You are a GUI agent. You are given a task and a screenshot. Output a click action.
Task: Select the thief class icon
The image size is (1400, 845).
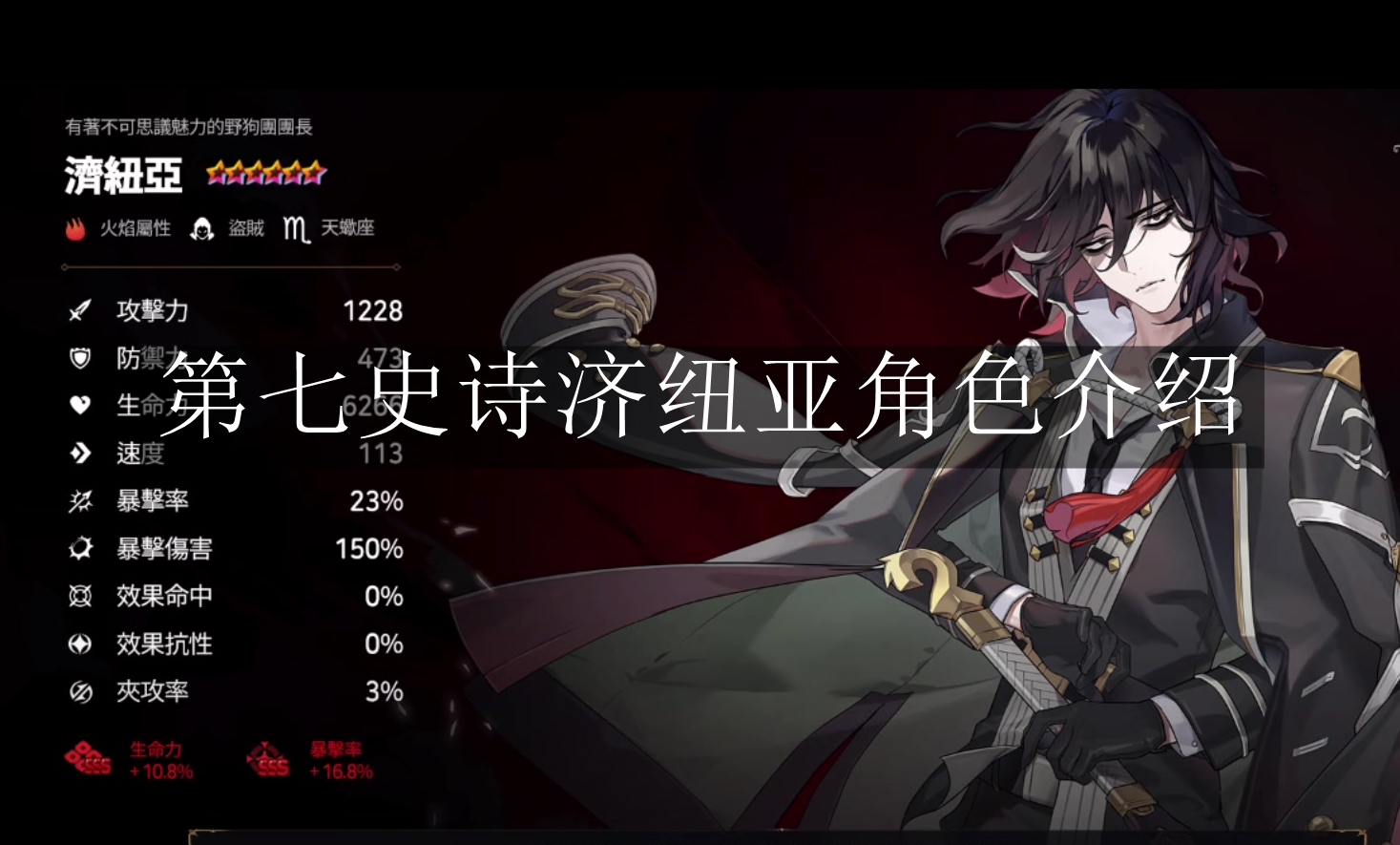pyautogui.click(x=202, y=228)
